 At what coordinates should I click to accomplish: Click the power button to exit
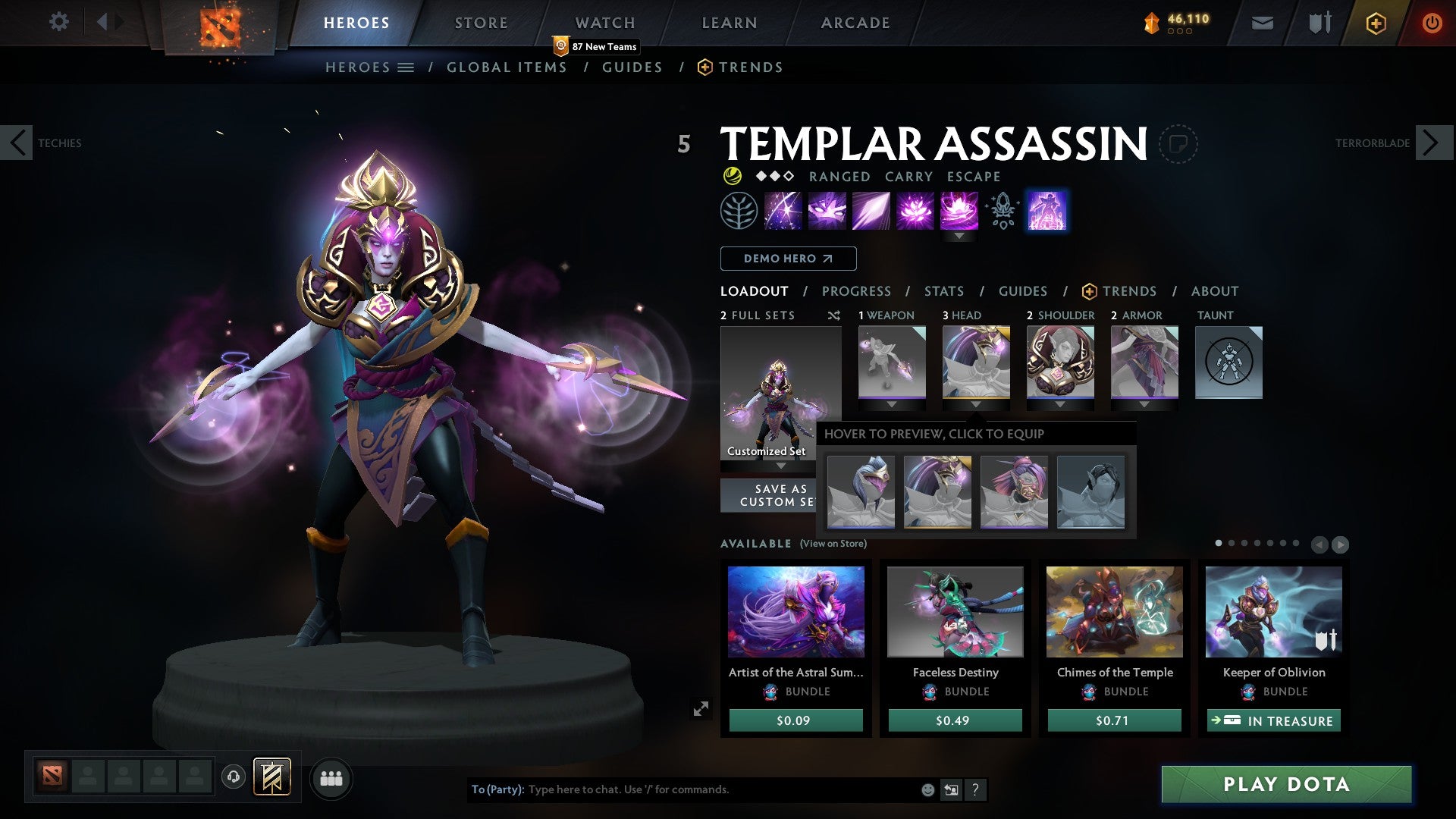pyautogui.click(x=1432, y=22)
